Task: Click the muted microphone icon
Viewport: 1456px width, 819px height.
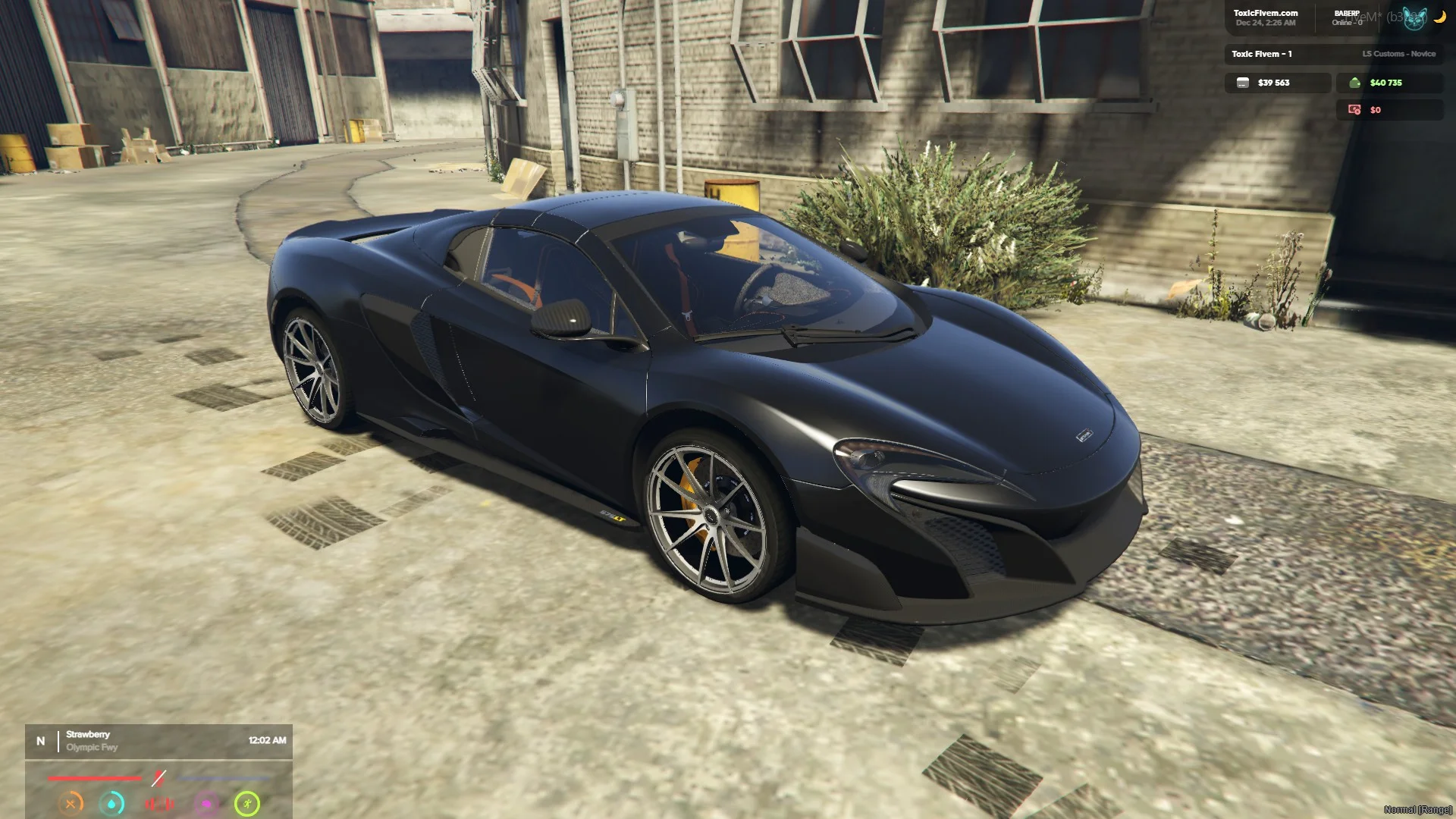Action: coord(158,778)
